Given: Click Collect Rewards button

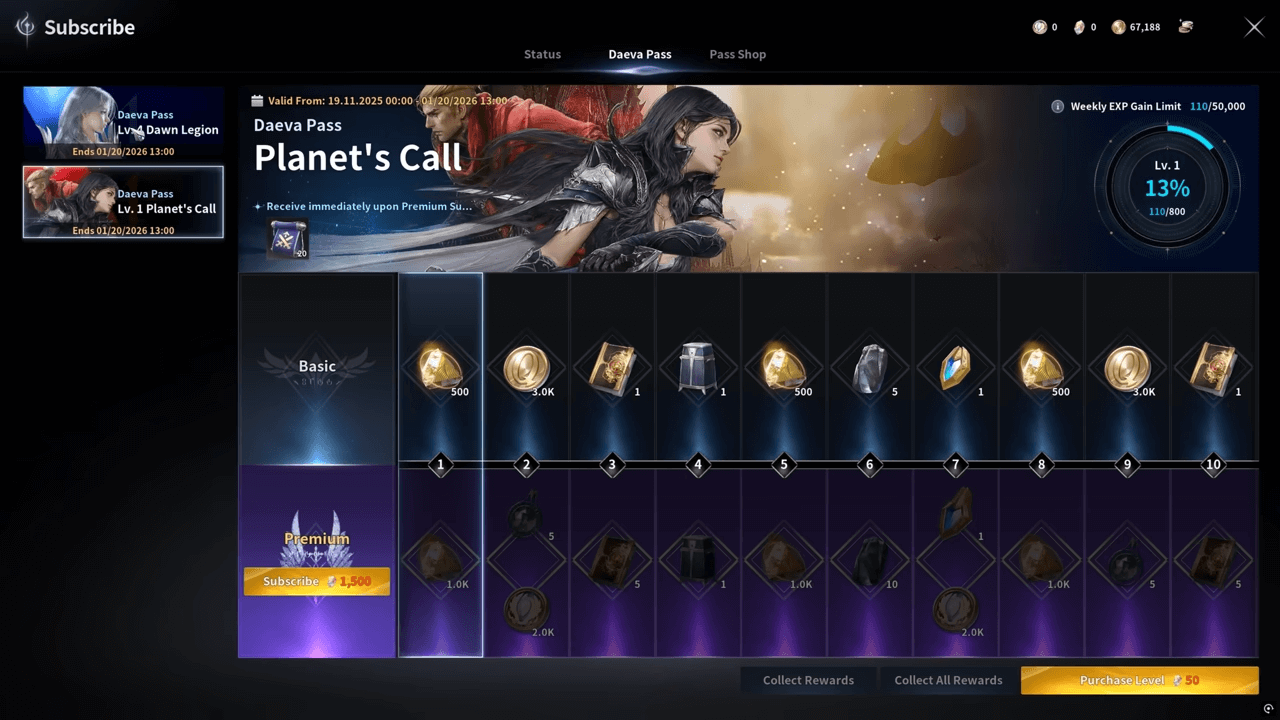Looking at the screenshot, I should coord(808,680).
